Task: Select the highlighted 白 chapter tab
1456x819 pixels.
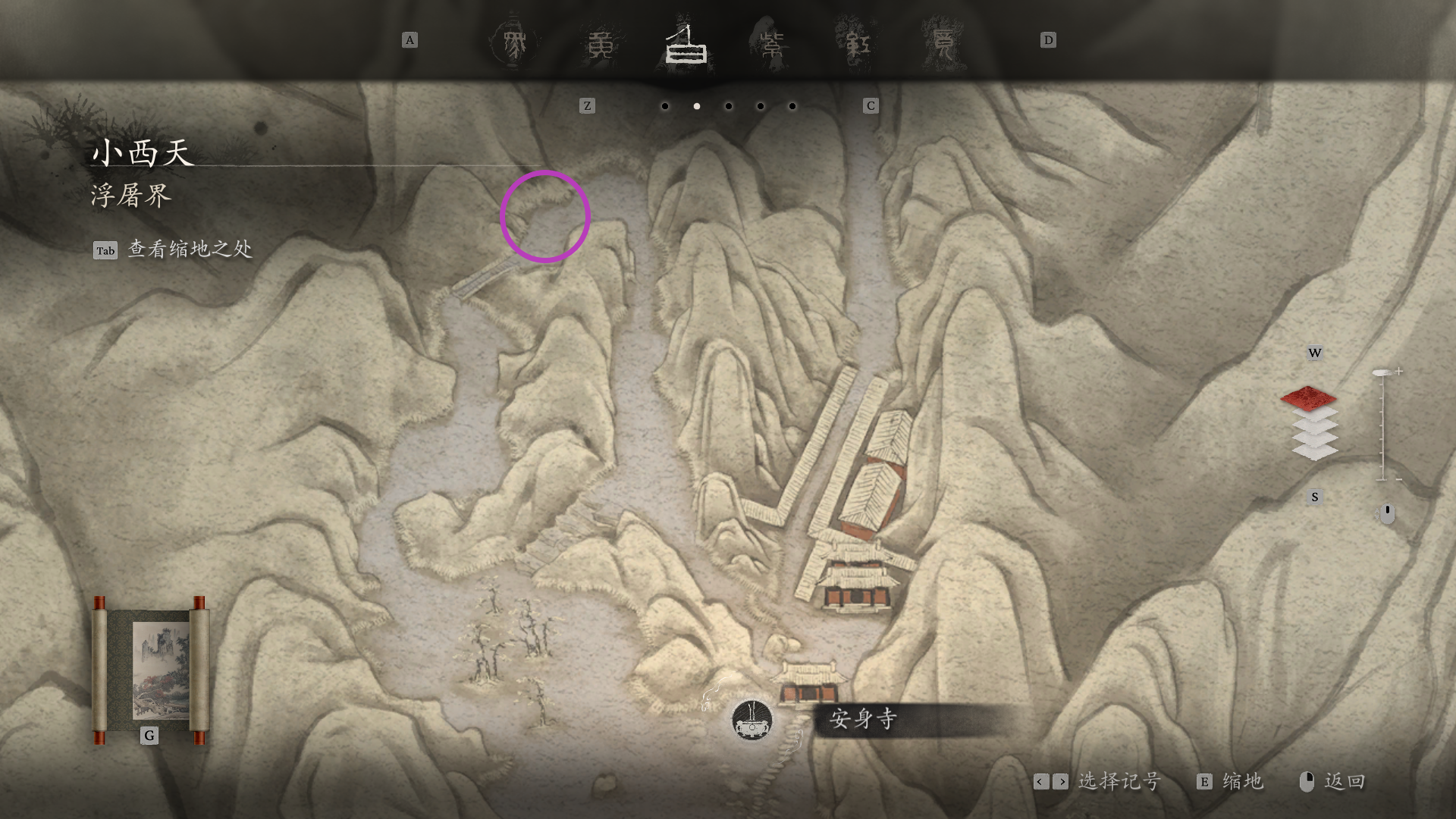Action: [x=686, y=45]
